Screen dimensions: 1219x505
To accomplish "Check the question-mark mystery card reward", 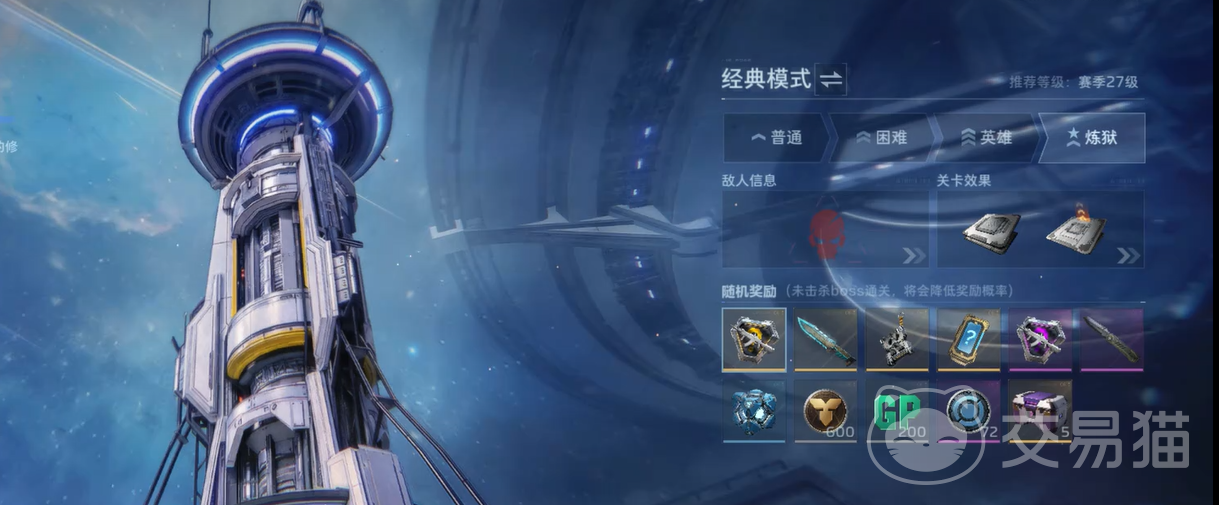I will click(969, 339).
